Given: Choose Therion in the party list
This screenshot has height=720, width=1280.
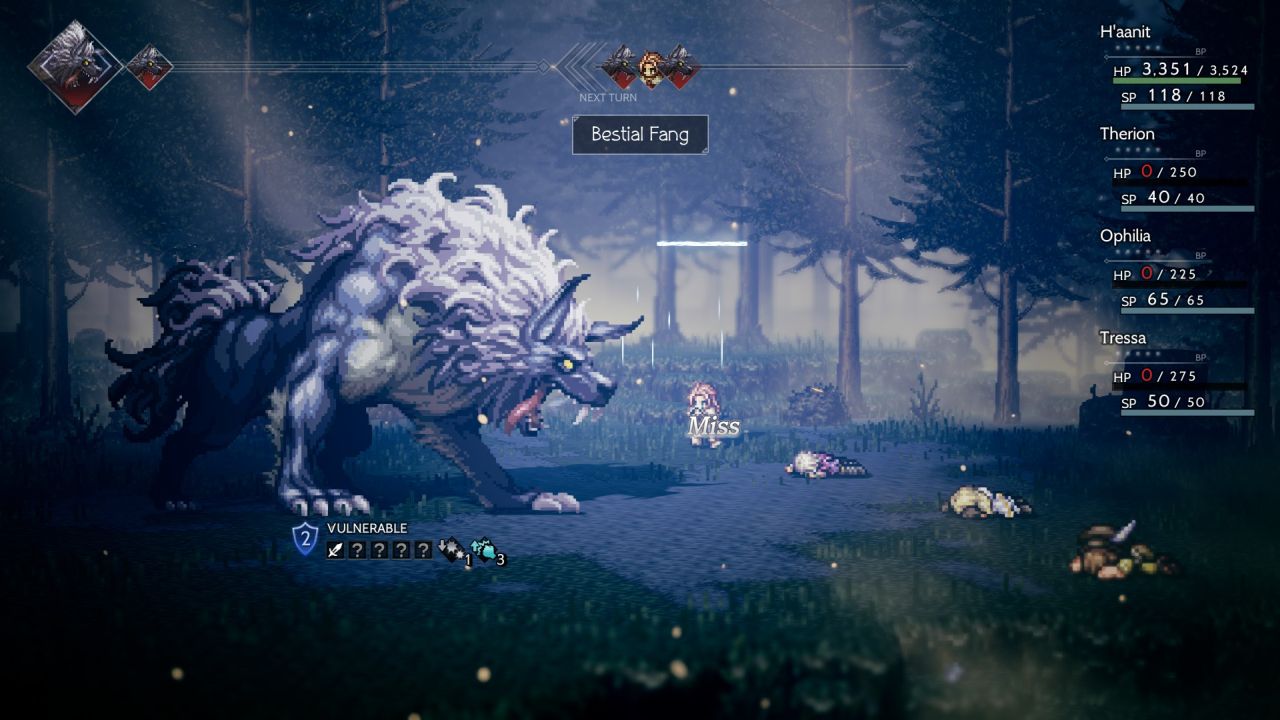Looking at the screenshot, I should (1176, 172).
